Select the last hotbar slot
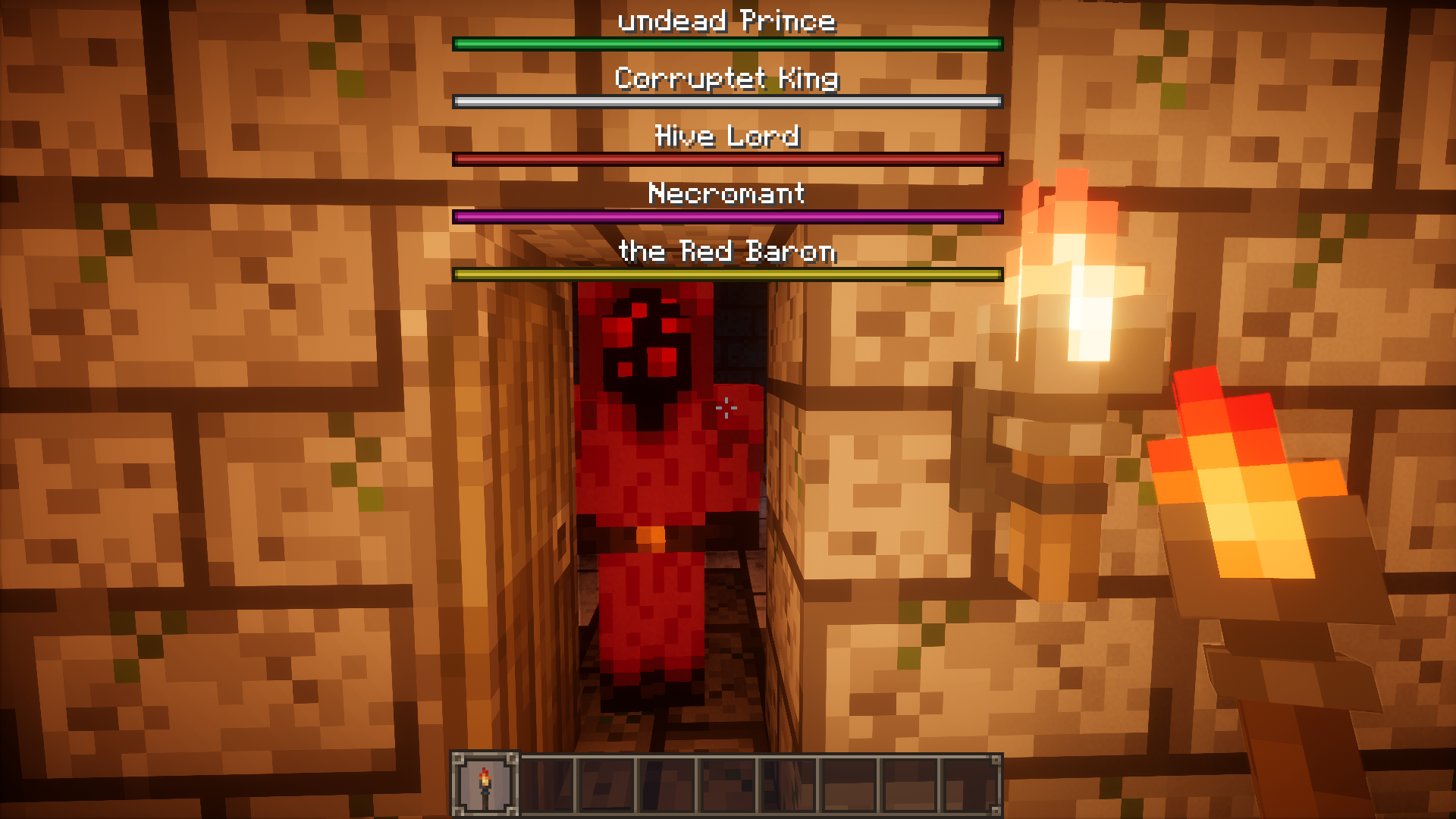This screenshot has width=1456, height=819. pyautogui.click(x=971, y=781)
